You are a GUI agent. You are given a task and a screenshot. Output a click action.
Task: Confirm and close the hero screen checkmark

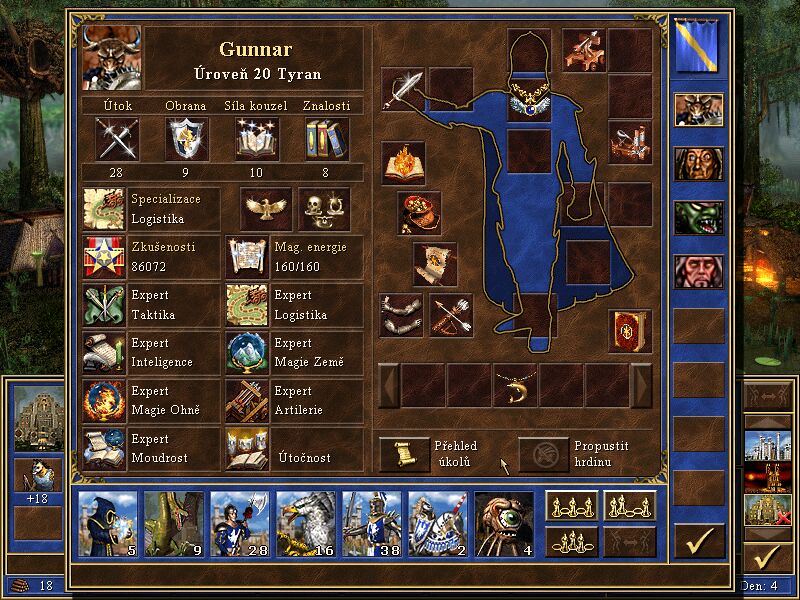[x=699, y=541]
